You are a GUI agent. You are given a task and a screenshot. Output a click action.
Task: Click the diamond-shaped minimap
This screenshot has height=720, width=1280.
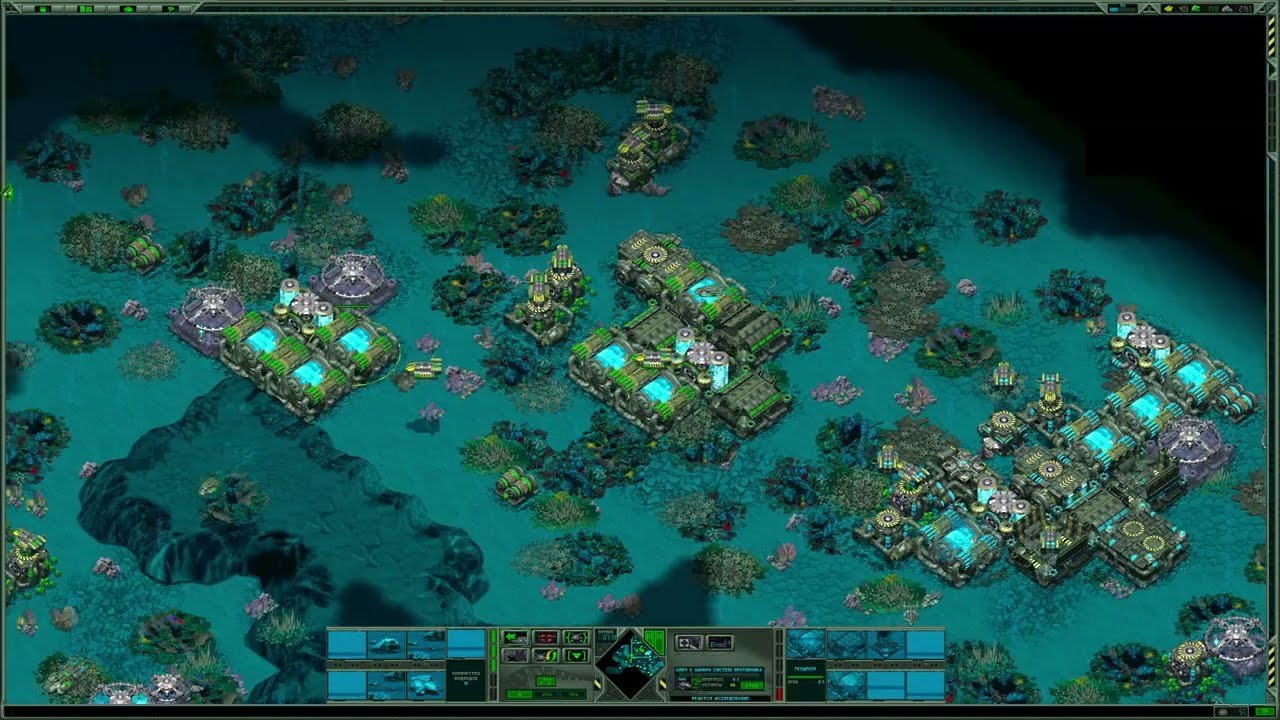click(630, 663)
